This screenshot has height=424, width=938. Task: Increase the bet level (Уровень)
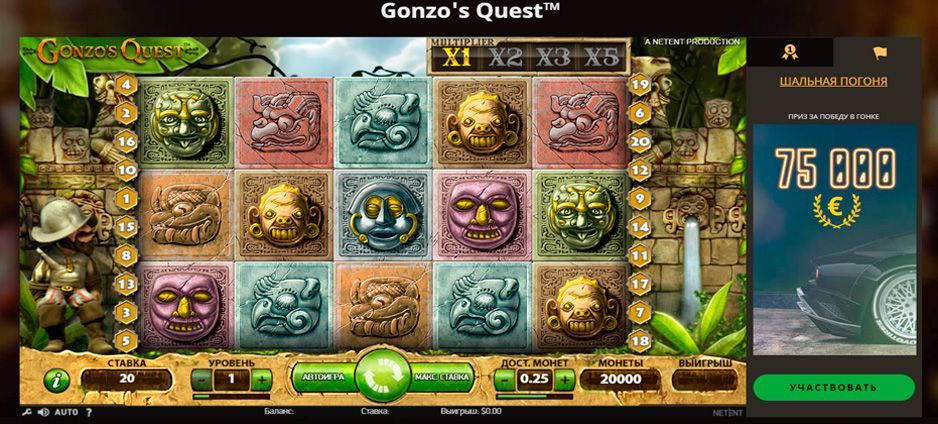coord(261,379)
